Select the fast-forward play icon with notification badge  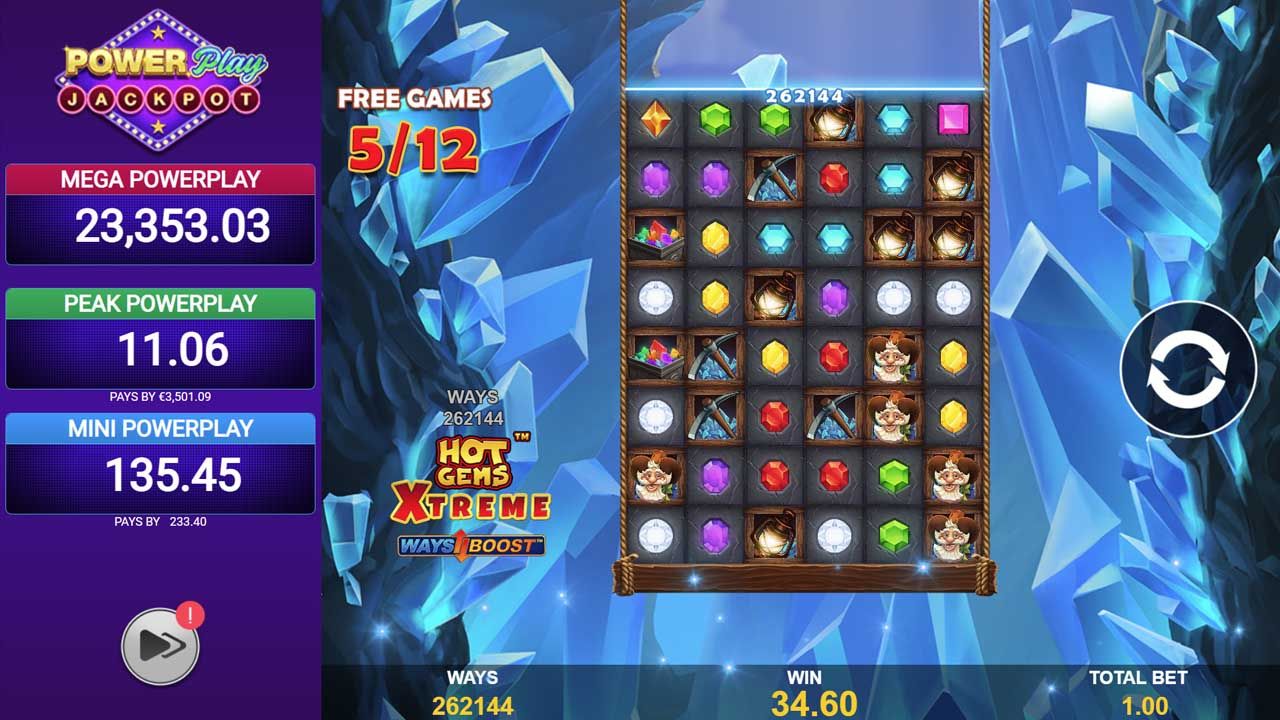160,645
